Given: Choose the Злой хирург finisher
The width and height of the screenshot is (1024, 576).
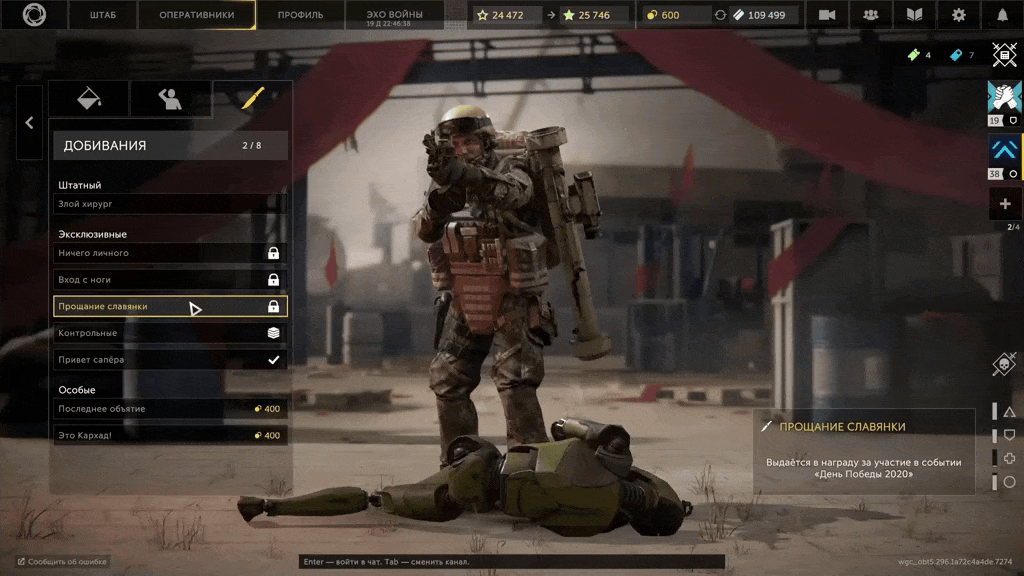Looking at the screenshot, I should (x=170, y=204).
